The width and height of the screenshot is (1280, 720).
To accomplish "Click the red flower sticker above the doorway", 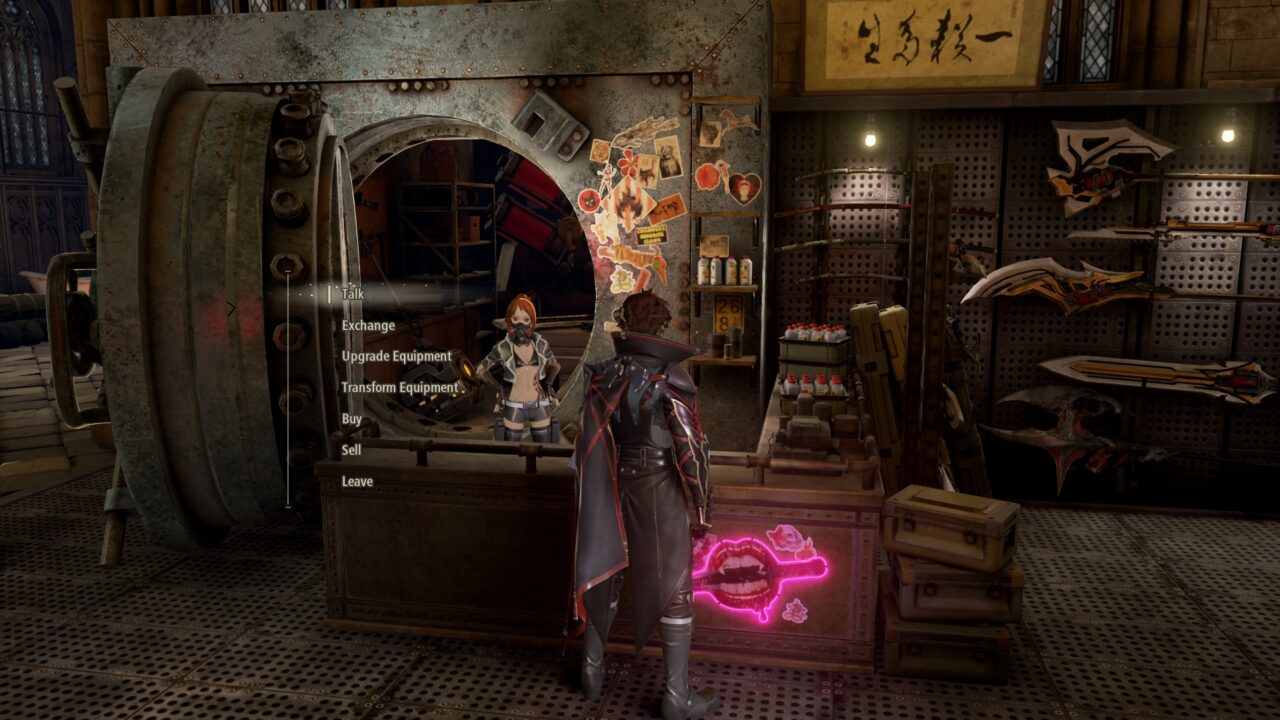I will pyautogui.click(x=628, y=163).
